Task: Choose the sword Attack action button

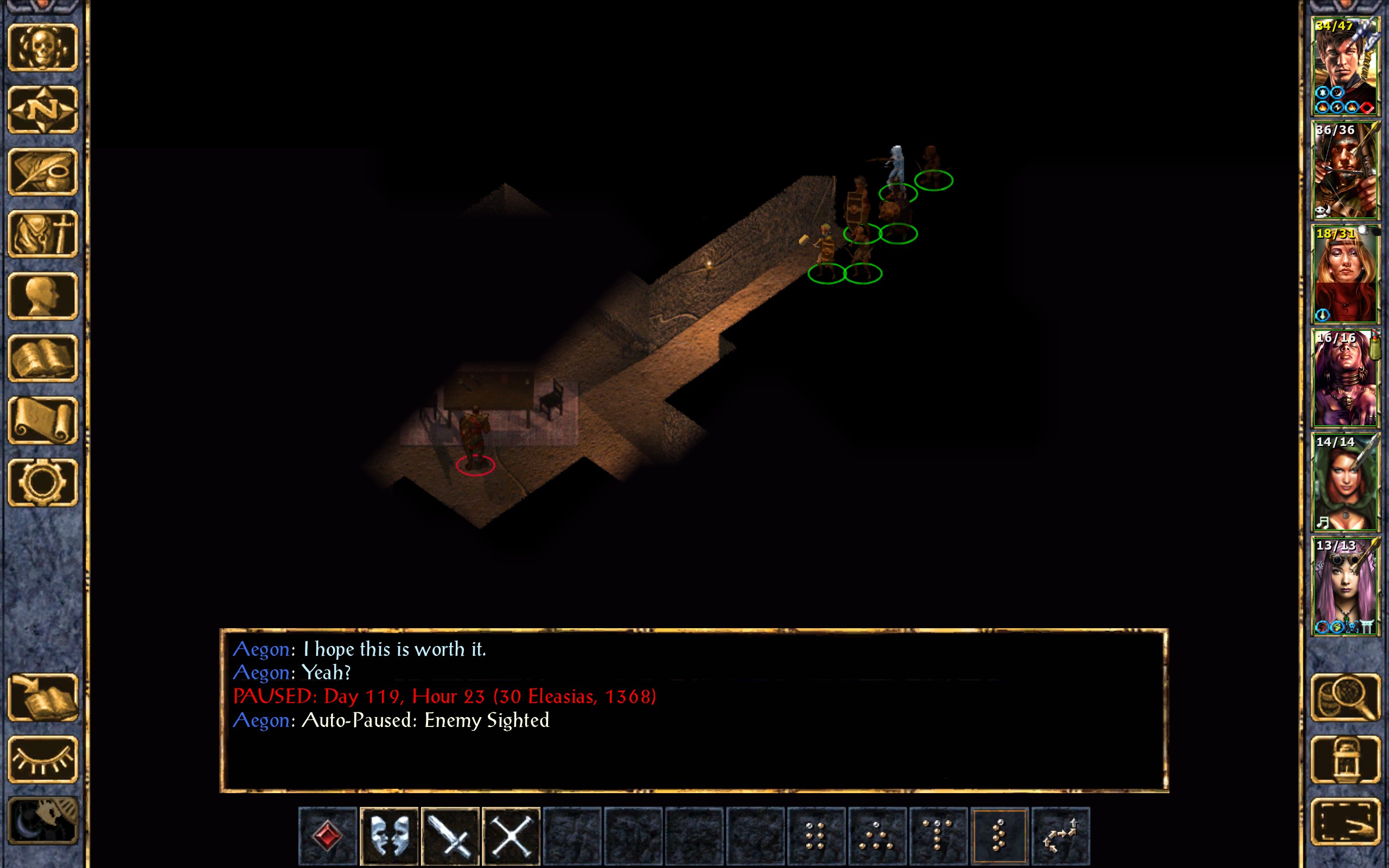Action: [x=450, y=836]
